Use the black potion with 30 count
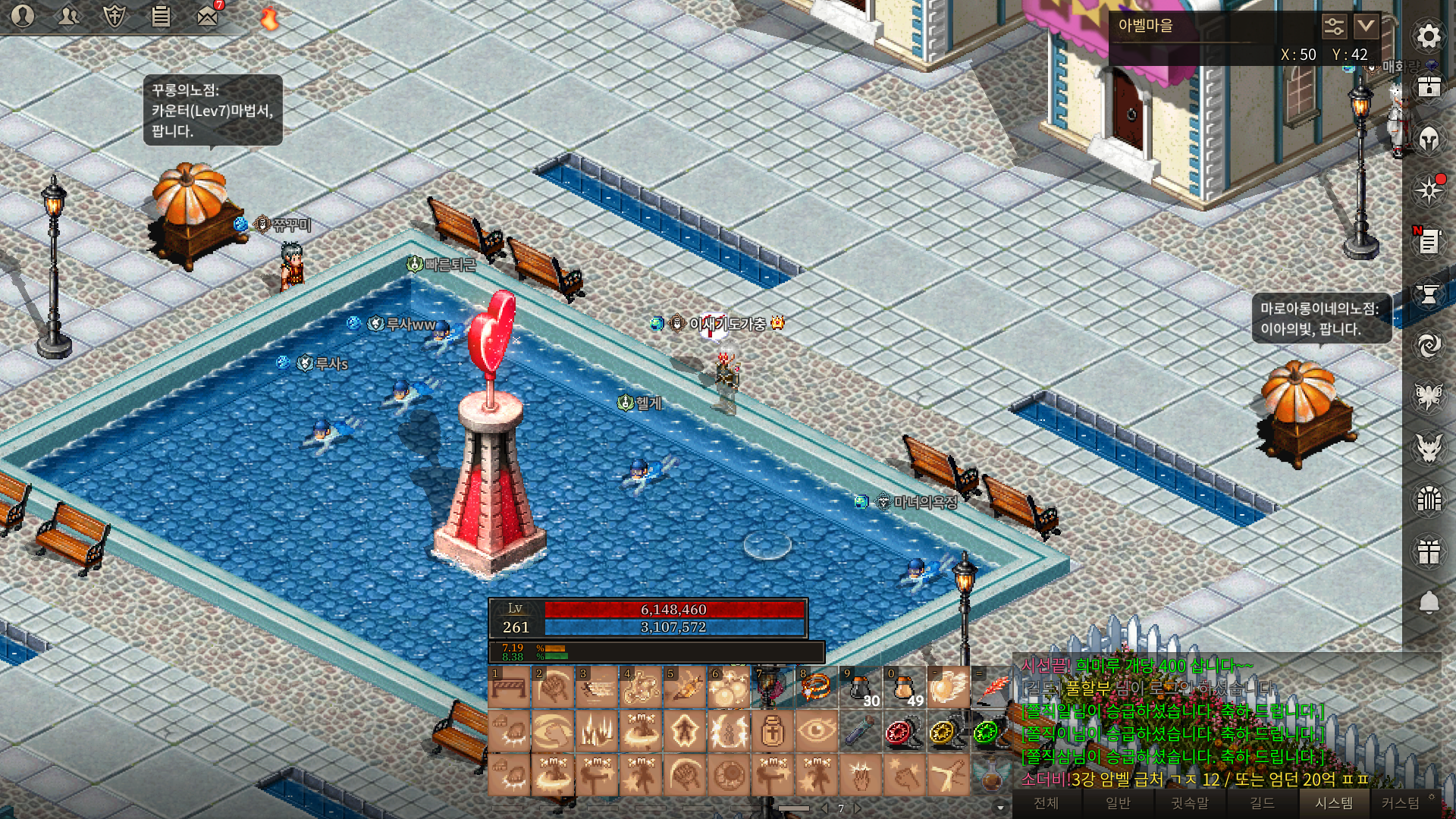 click(860, 688)
